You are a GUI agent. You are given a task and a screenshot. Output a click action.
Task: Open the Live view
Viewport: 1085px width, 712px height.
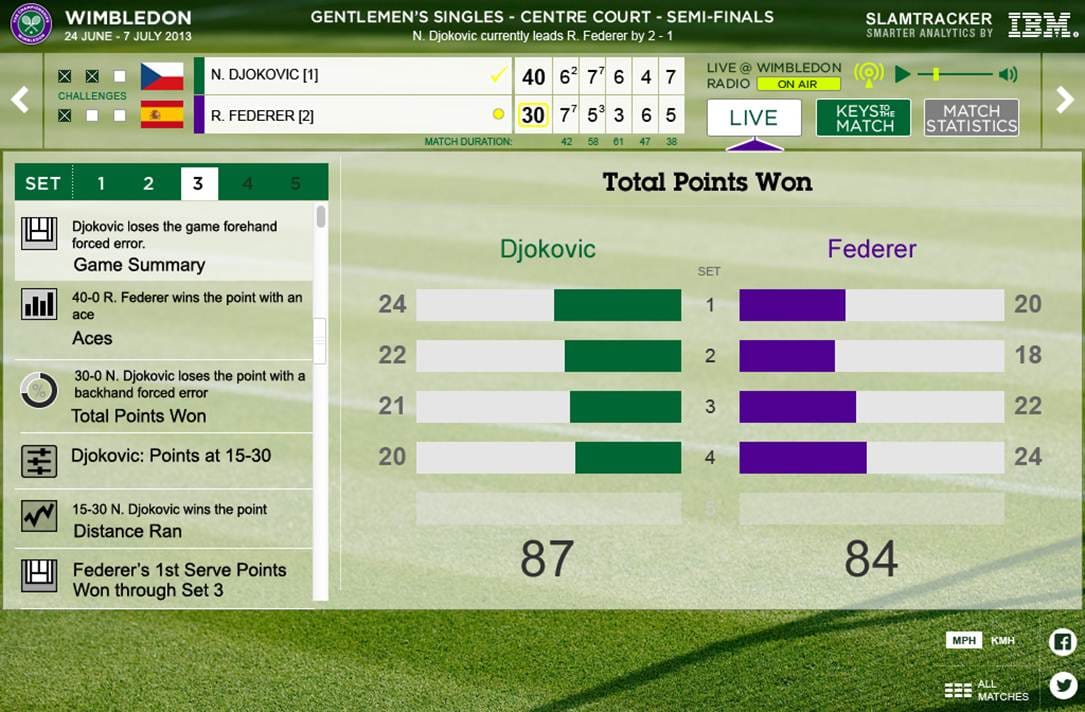[754, 118]
